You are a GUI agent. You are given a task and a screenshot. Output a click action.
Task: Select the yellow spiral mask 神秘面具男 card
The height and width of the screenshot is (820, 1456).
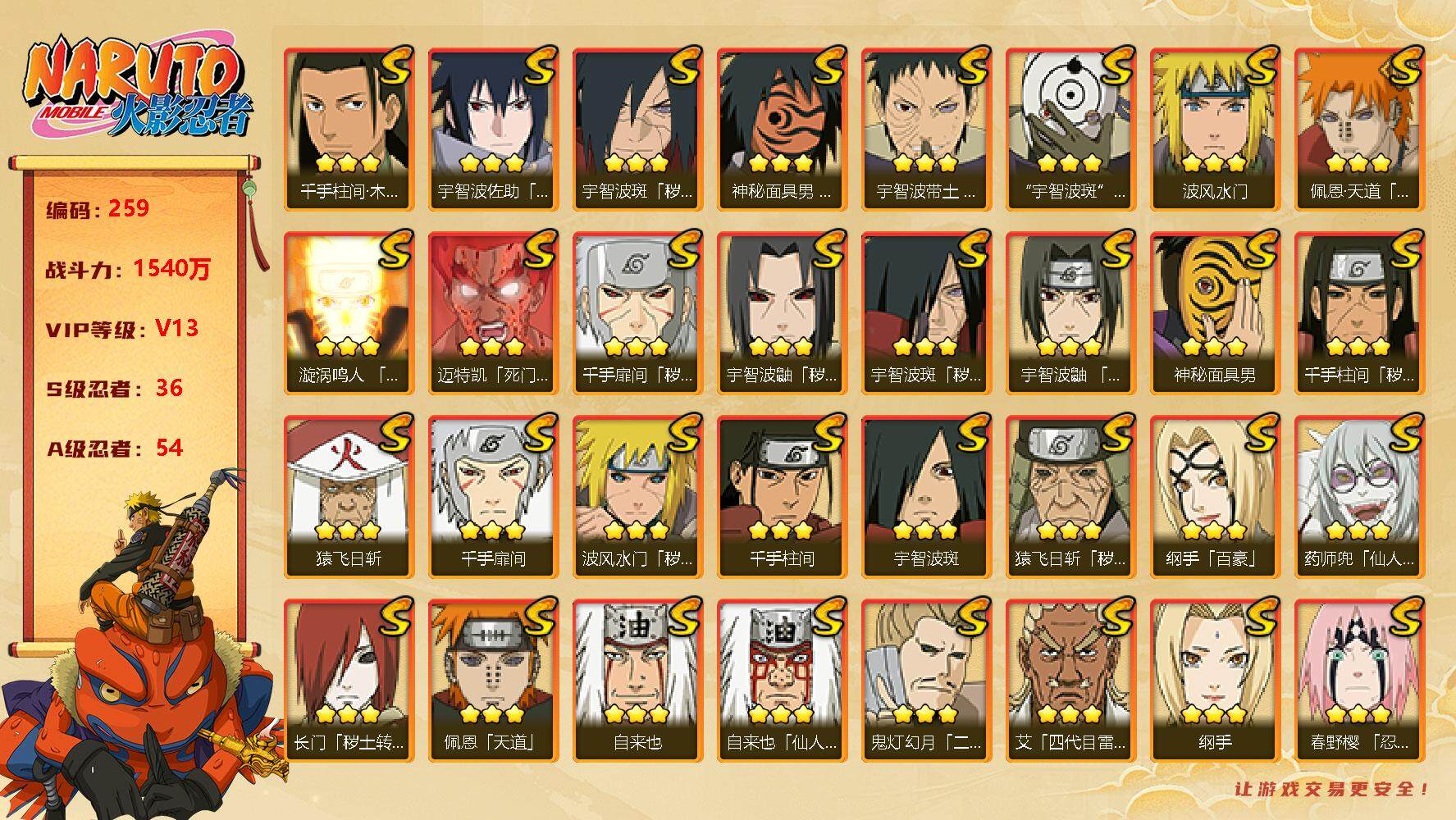coord(1214,312)
